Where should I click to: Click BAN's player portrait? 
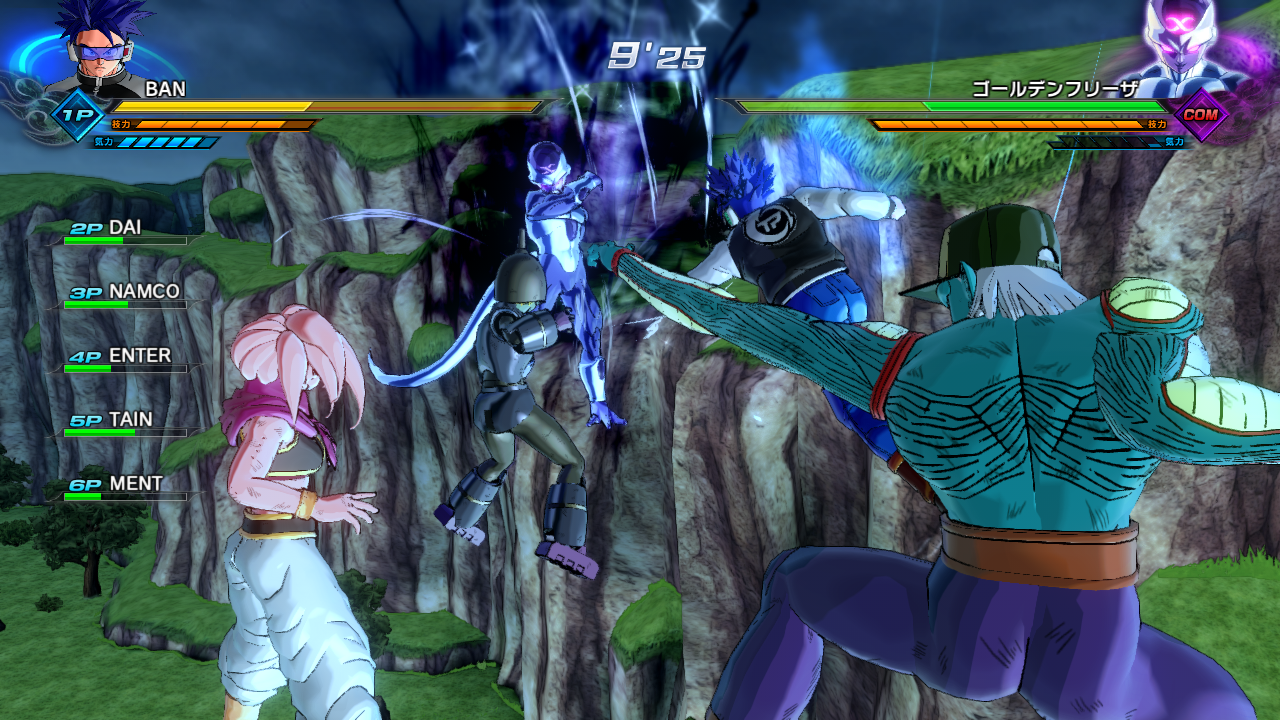coord(97,48)
